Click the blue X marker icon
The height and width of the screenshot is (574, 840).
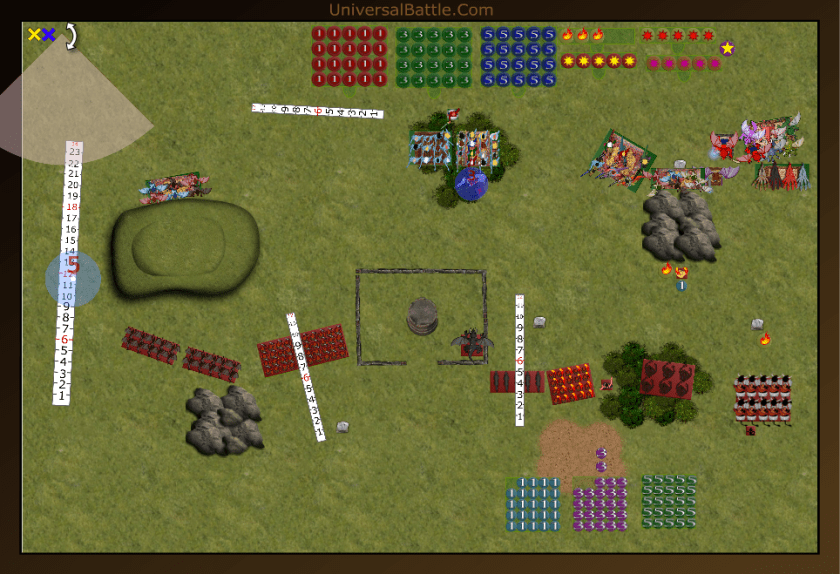point(48,35)
